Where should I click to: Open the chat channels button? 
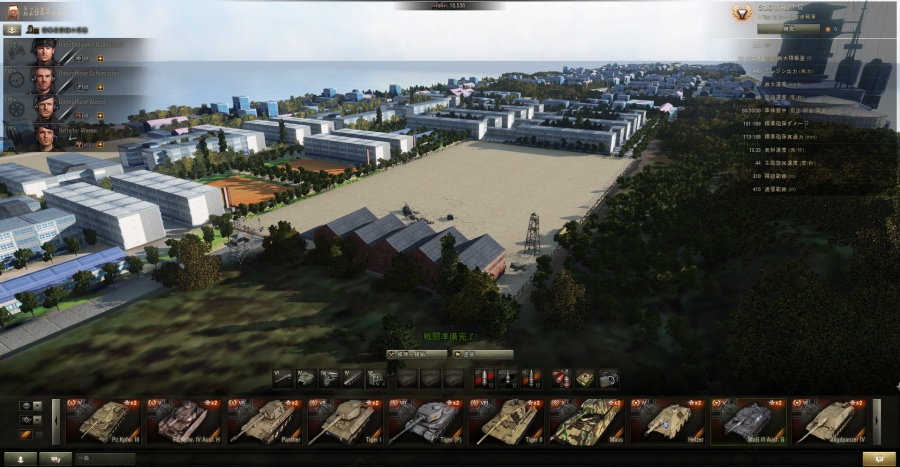coord(55,459)
